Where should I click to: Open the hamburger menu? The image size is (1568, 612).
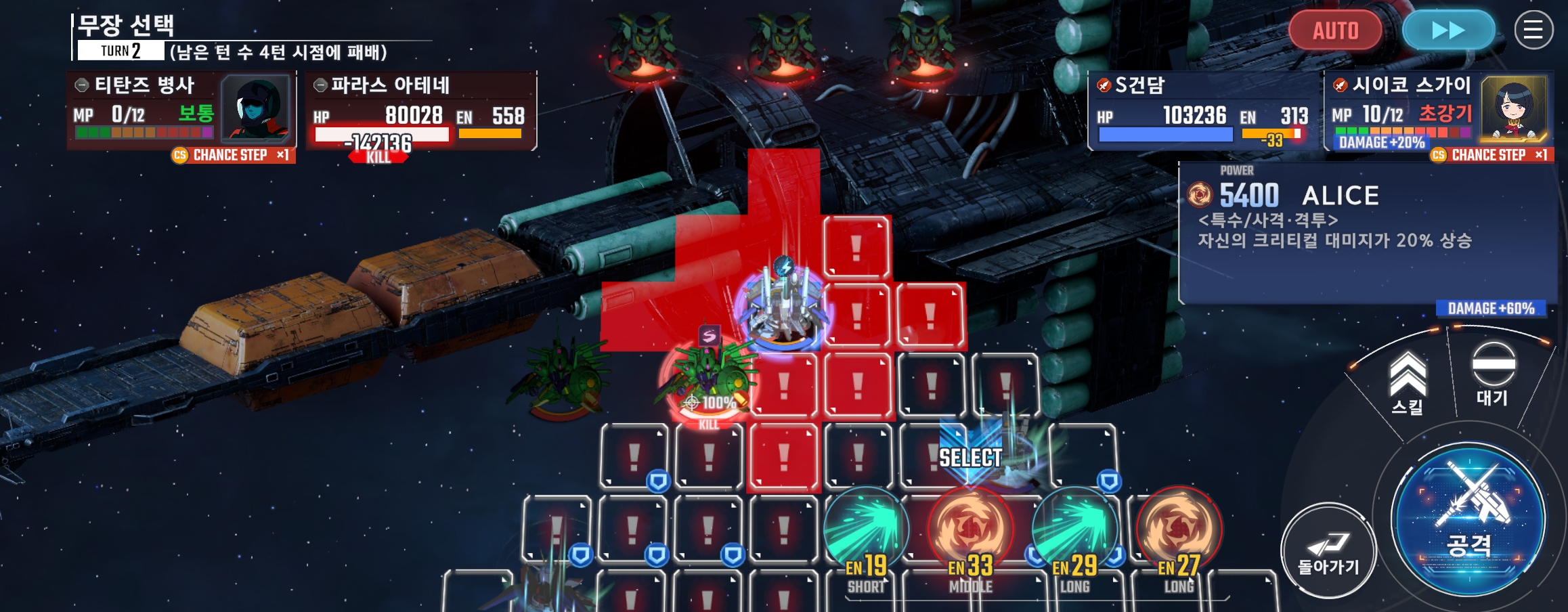coord(1533,30)
